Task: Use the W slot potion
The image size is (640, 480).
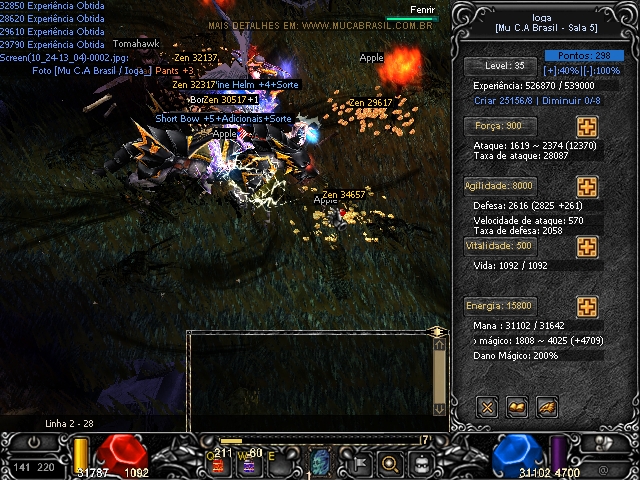Action: tap(250, 463)
